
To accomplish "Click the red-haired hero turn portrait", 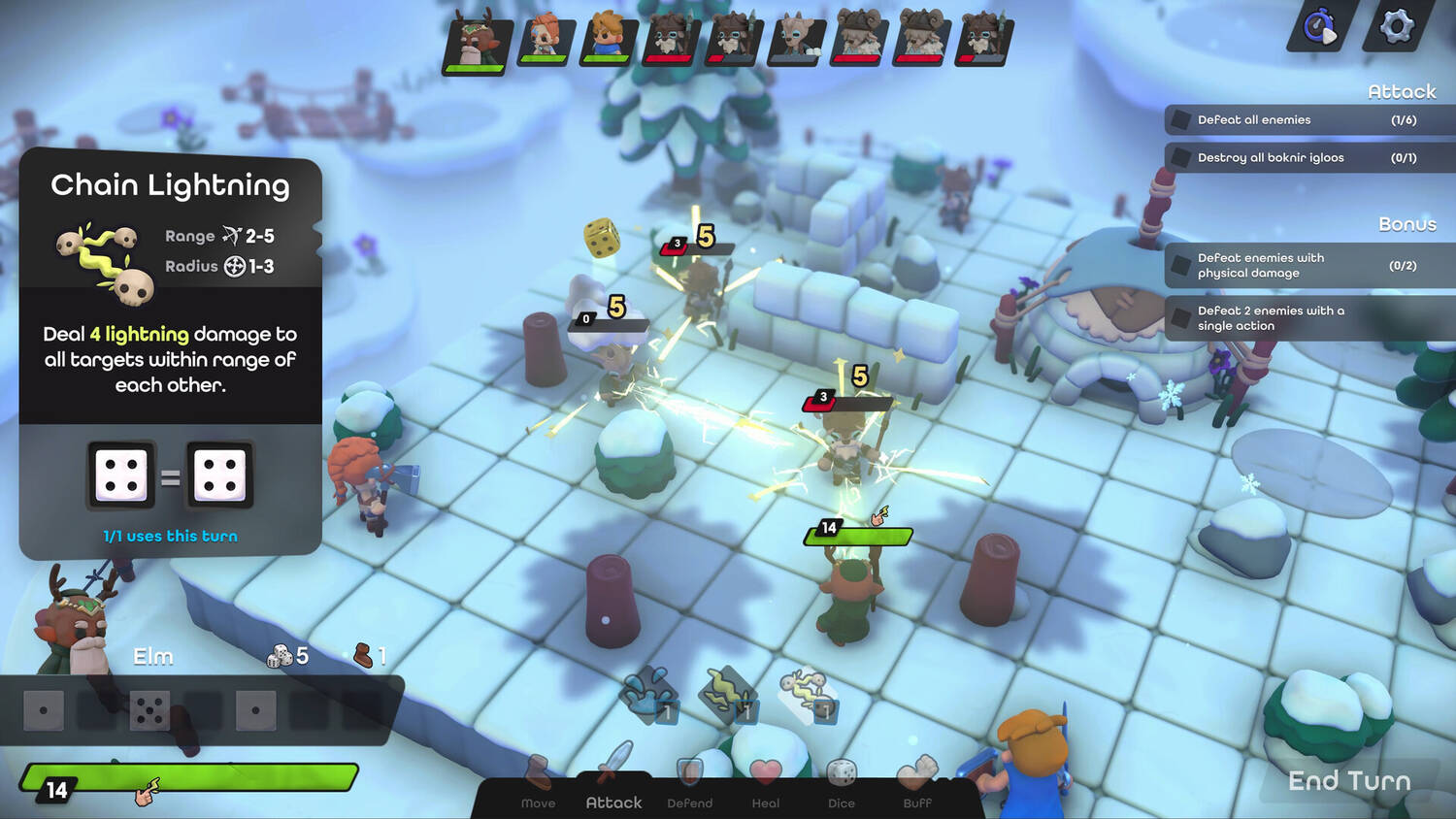I will click(545, 40).
